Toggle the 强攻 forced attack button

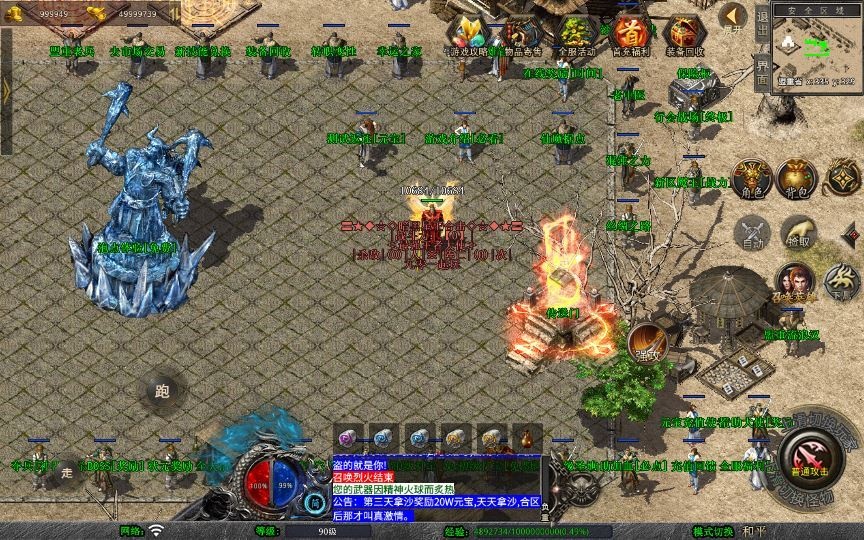click(x=648, y=342)
